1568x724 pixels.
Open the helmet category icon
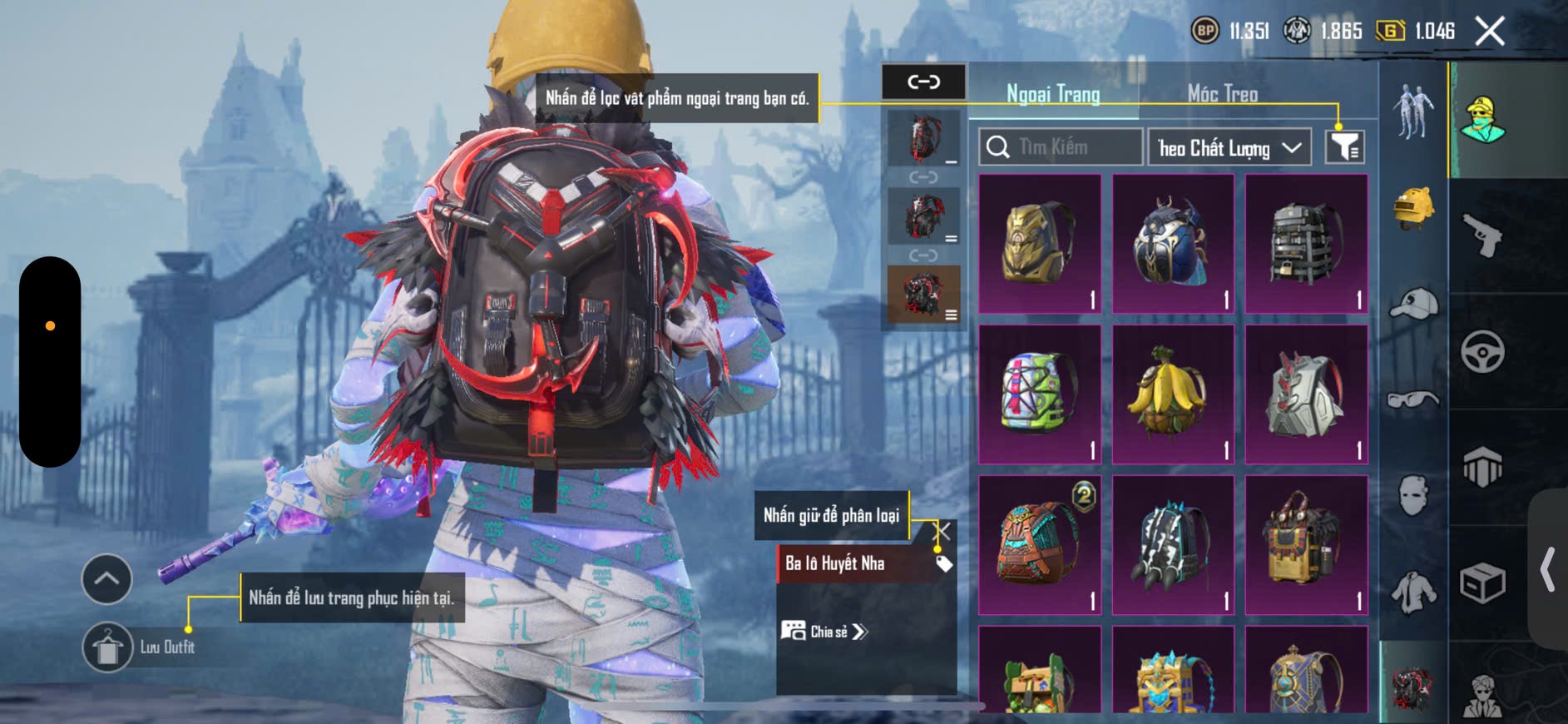tap(1413, 208)
